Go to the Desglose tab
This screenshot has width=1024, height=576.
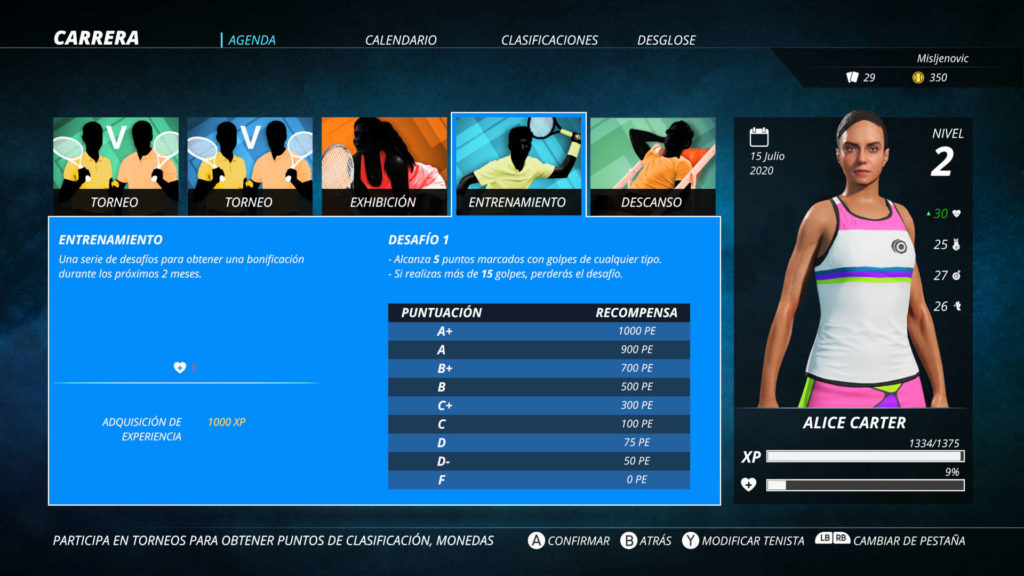pyautogui.click(x=666, y=40)
